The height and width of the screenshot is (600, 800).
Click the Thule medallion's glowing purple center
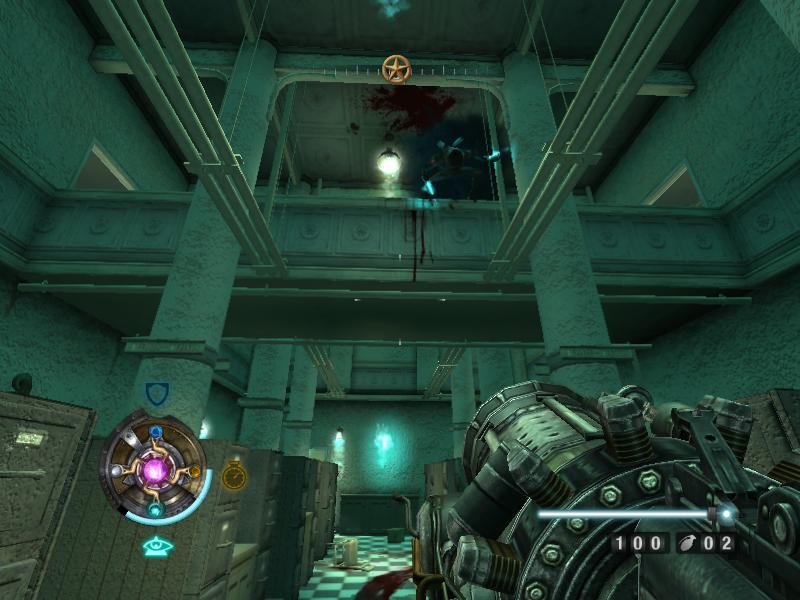coord(155,469)
